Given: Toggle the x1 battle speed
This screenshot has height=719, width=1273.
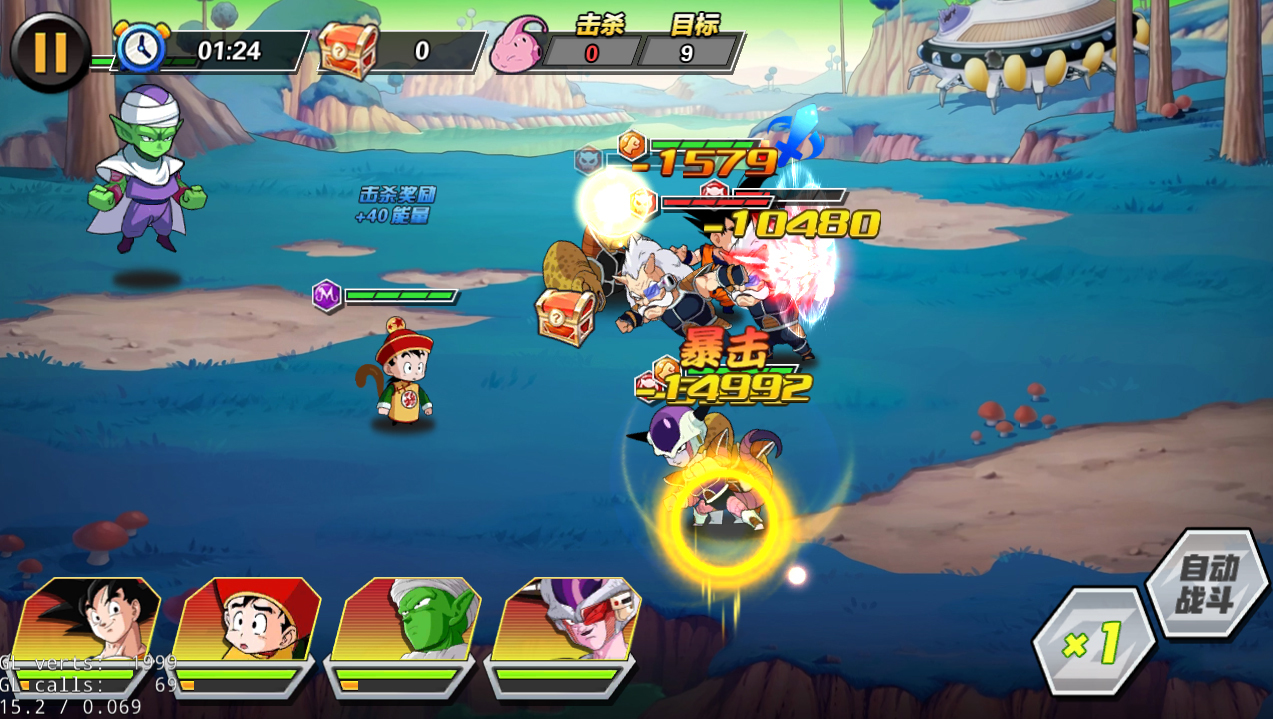Looking at the screenshot, I should pos(1093,642).
